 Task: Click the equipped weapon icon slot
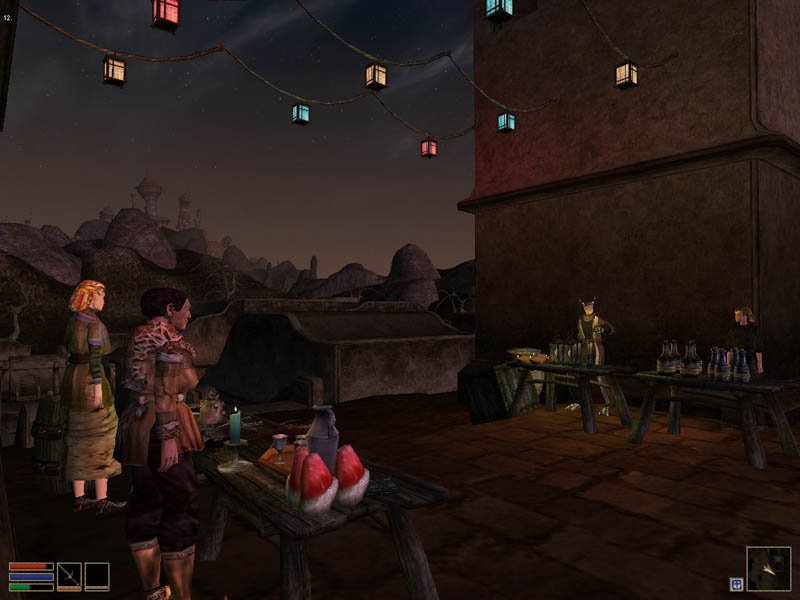tap(69, 576)
